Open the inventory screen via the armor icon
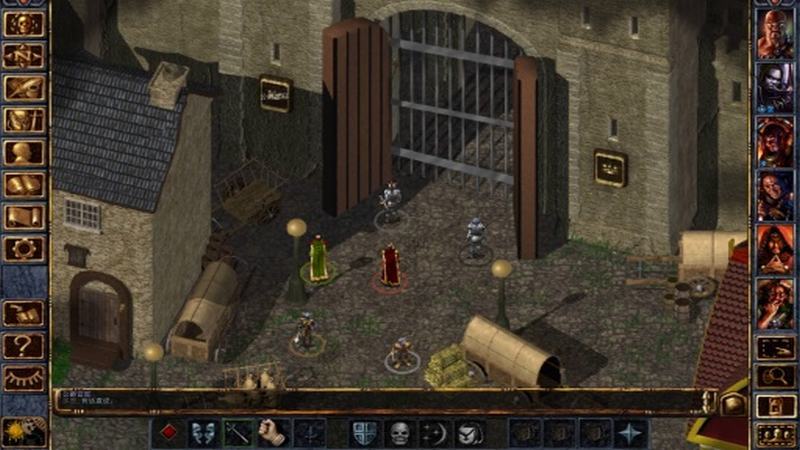 [23, 121]
